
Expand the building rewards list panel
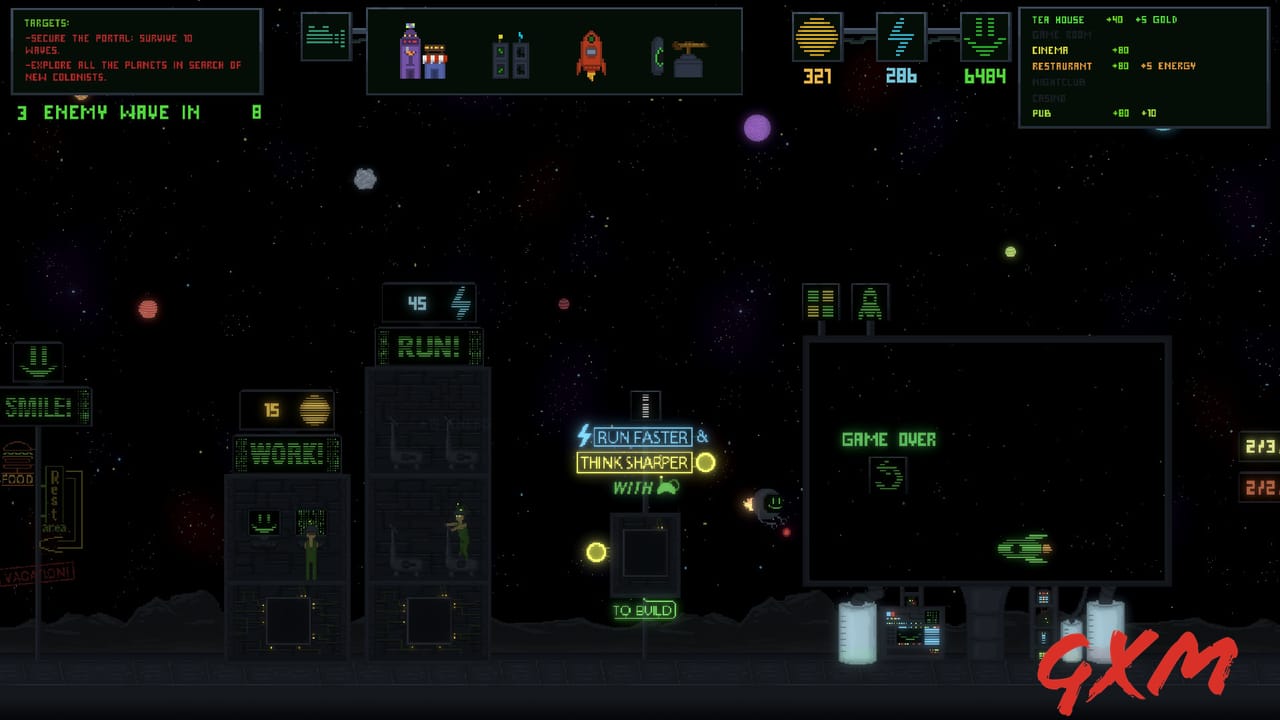[1144, 65]
